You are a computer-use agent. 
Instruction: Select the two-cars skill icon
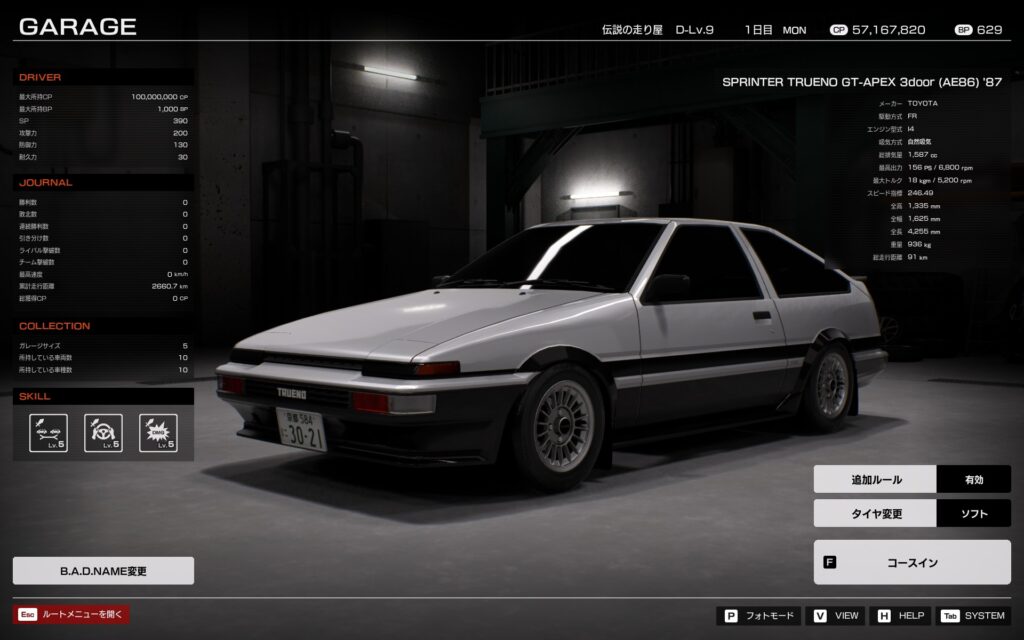(48, 433)
